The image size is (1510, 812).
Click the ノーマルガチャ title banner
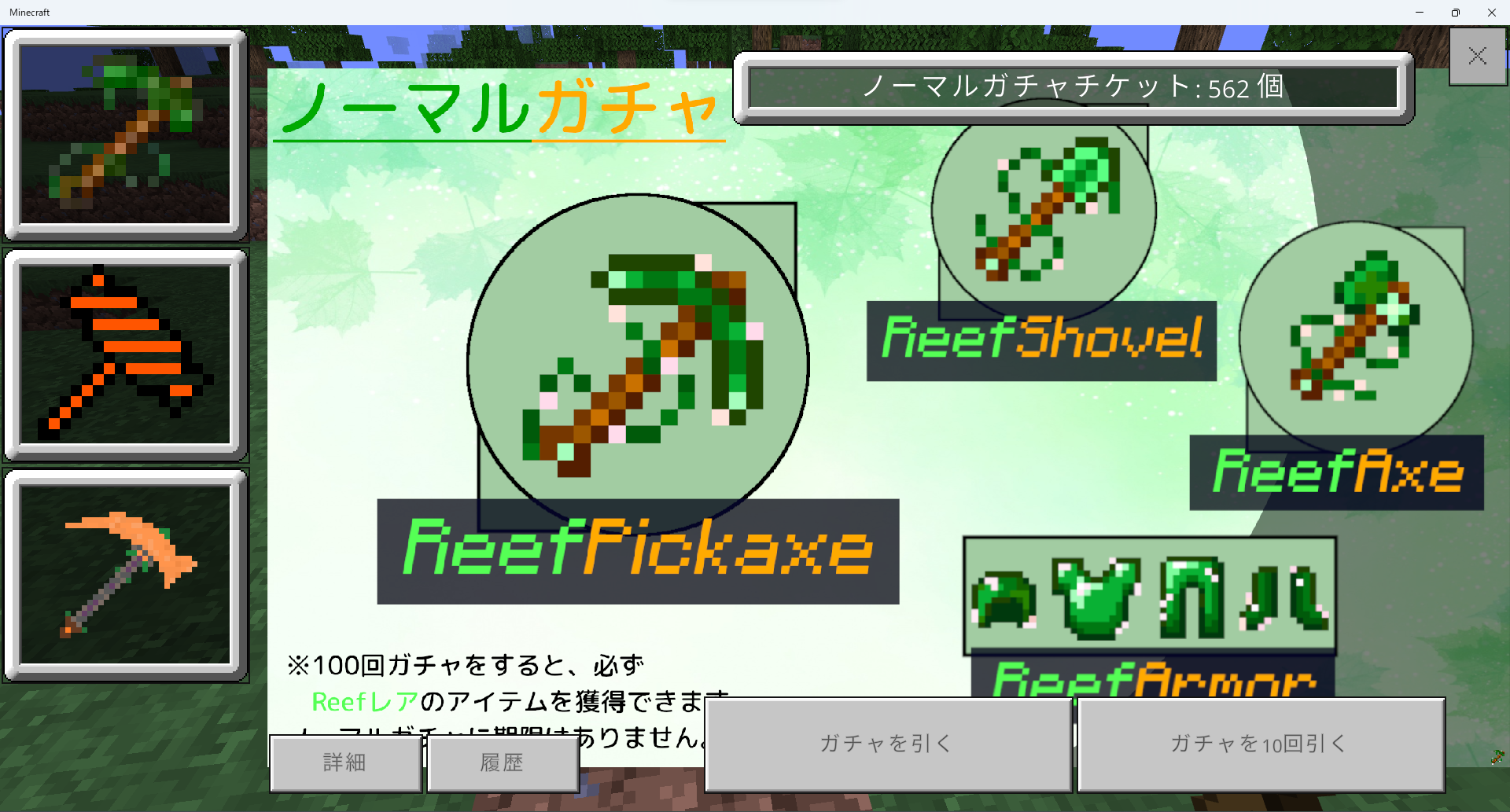coord(497,108)
